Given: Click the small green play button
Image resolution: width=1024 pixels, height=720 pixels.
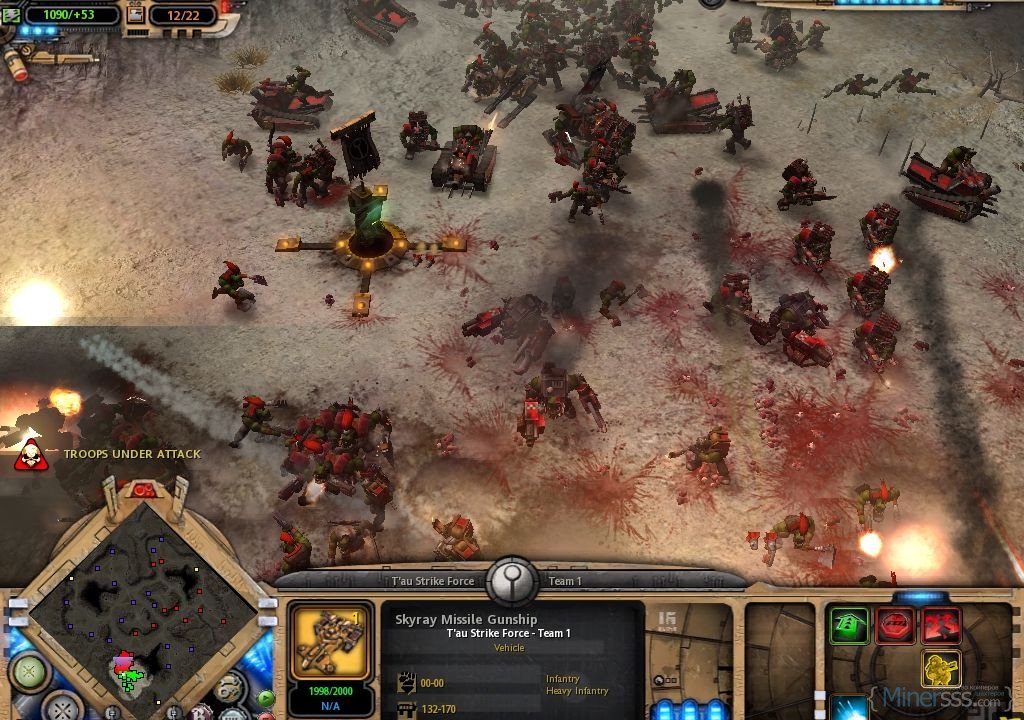Looking at the screenshot, I should [266, 698].
